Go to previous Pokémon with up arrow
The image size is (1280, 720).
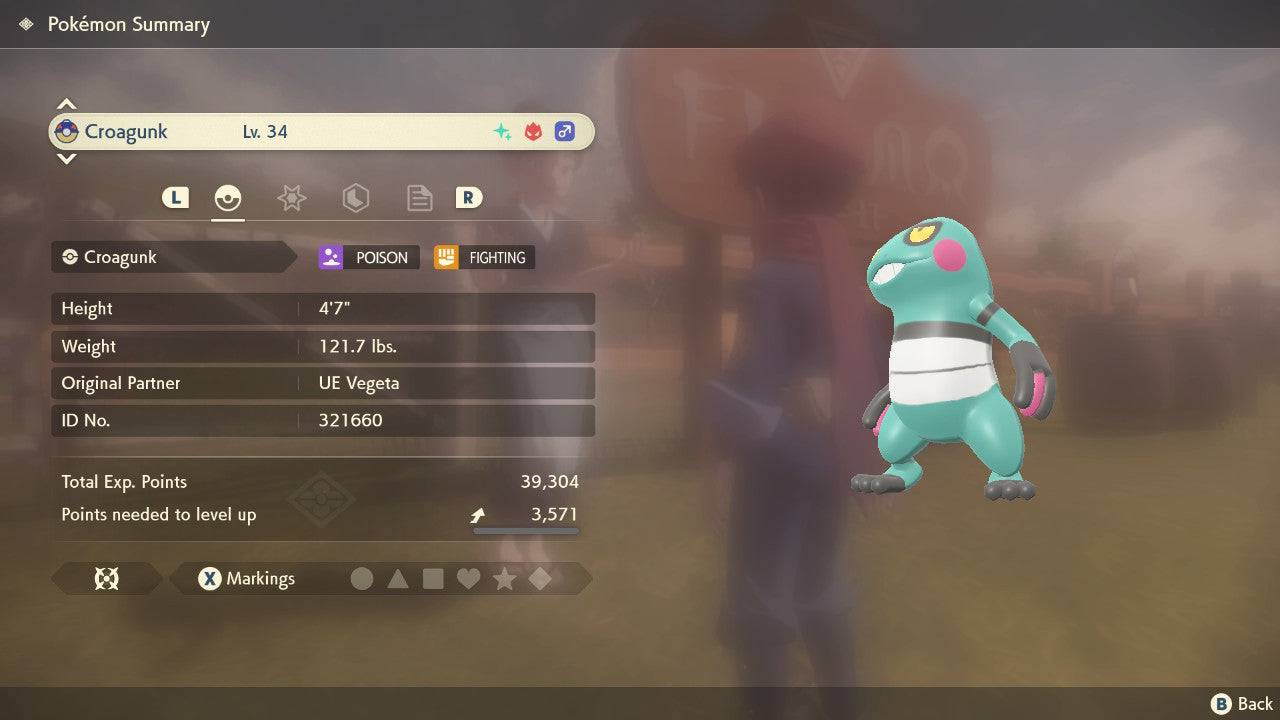point(66,104)
